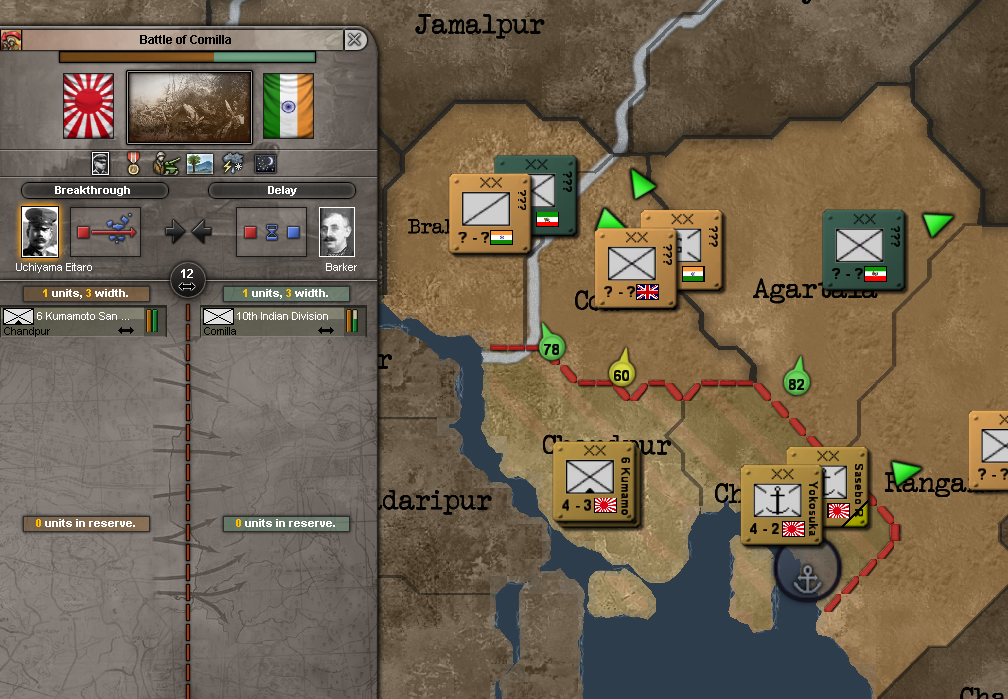Click the medal modifier icon
The height and width of the screenshot is (699, 1008).
(133, 163)
